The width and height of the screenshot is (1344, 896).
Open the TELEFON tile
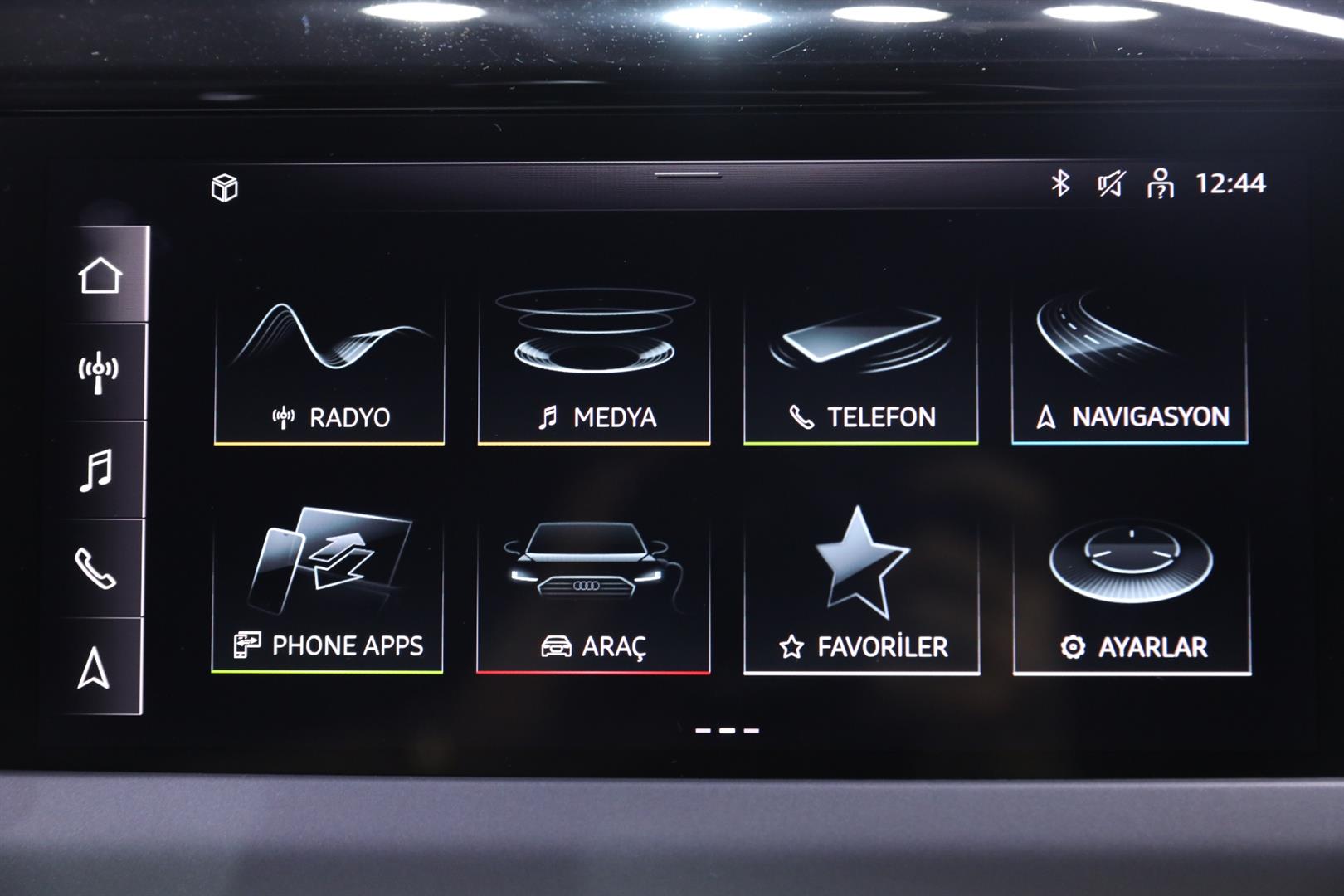(860, 369)
